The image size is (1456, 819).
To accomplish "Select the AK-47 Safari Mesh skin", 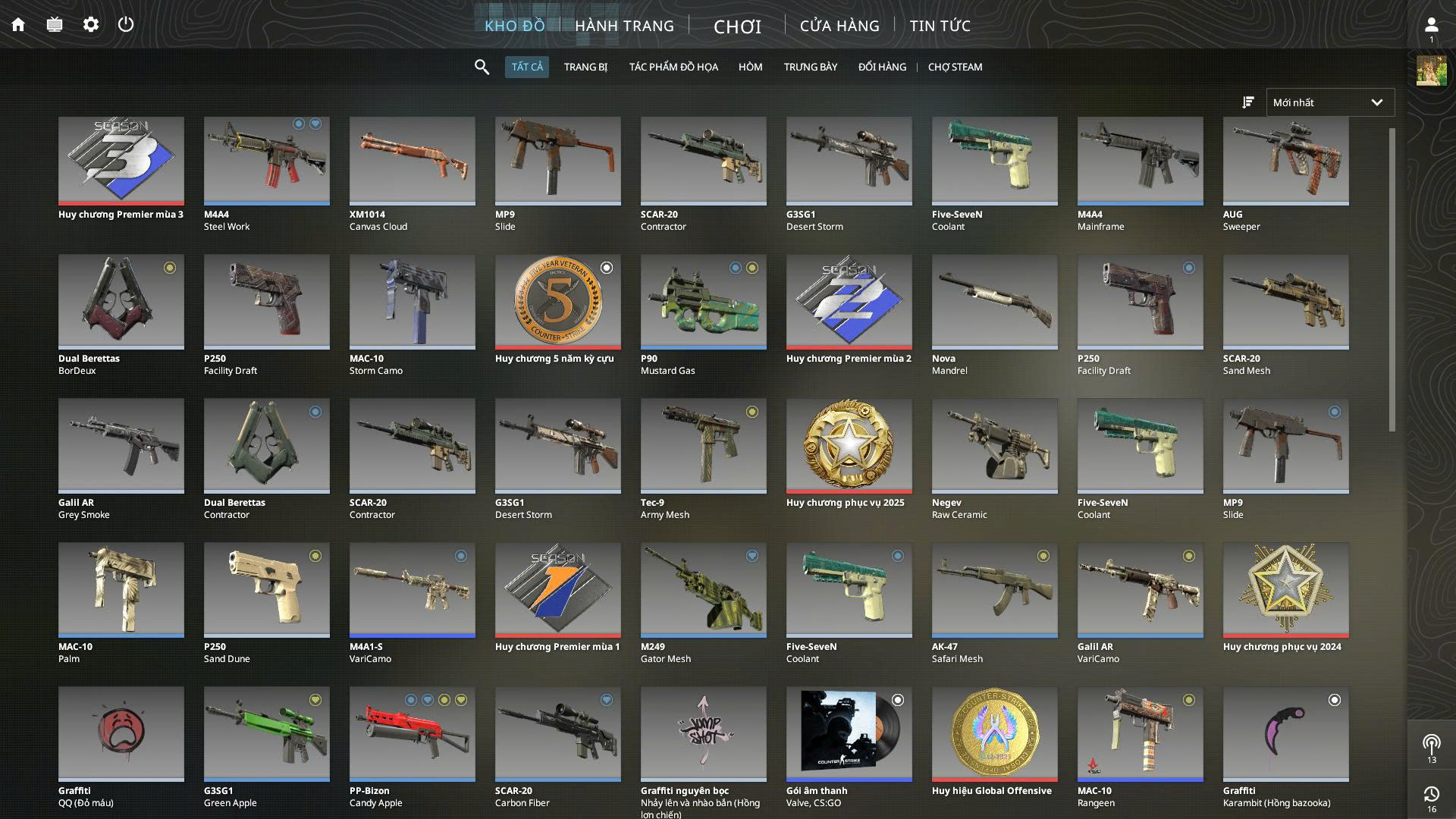I will tap(994, 590).
